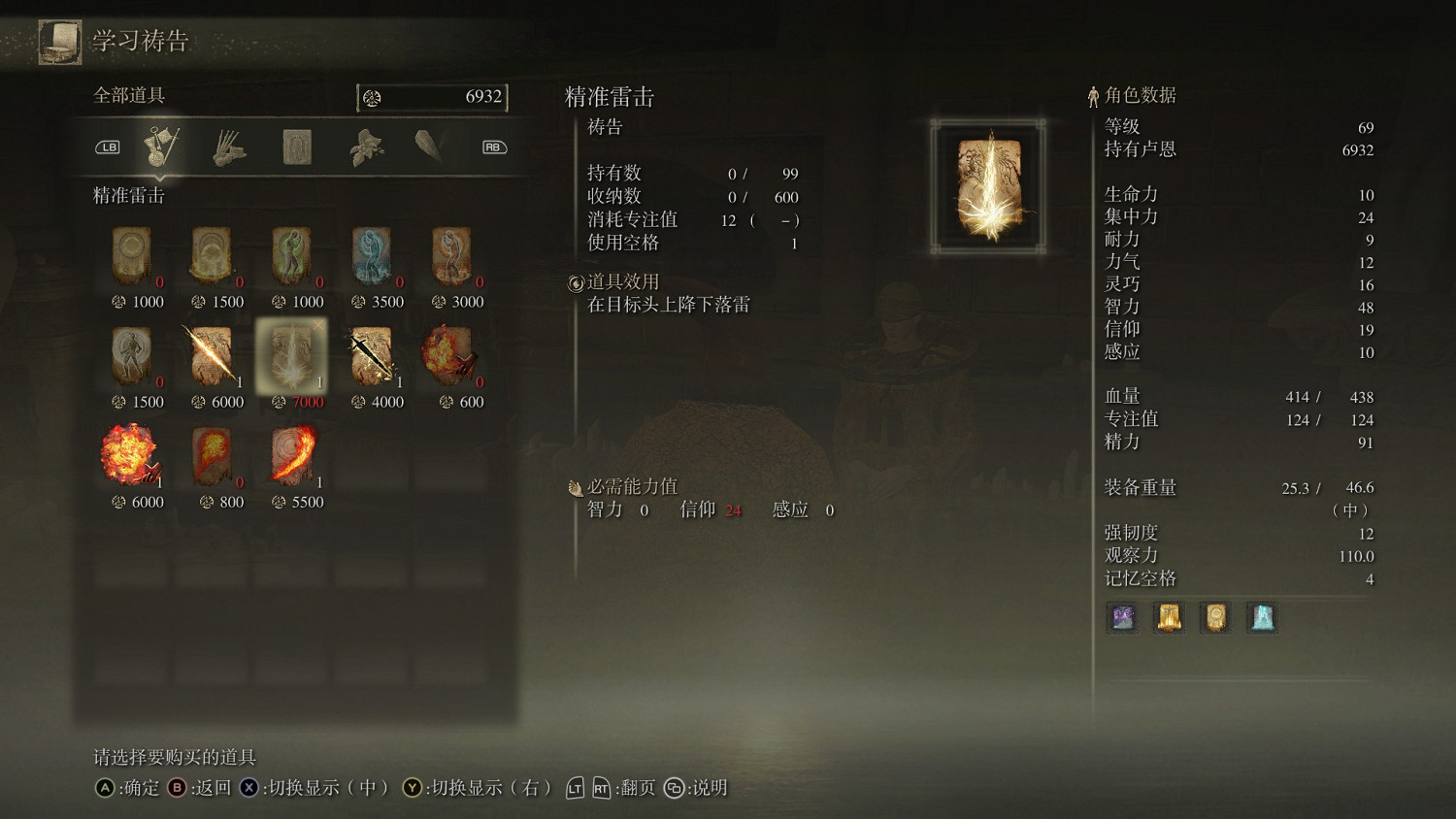Select the plant crafting materials category icon

point(367,144)
